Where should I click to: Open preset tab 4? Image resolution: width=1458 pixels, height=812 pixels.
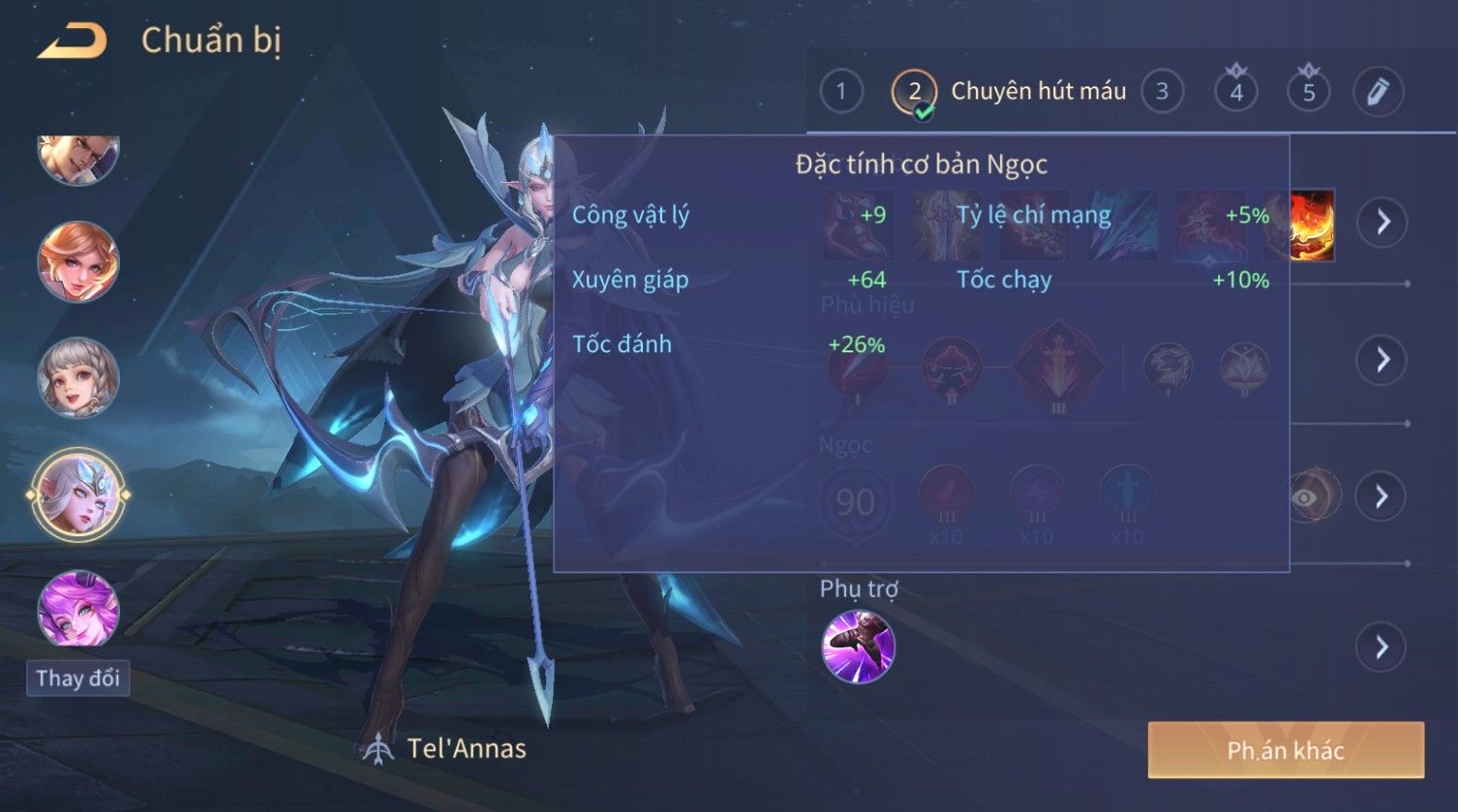point(1235,92)
